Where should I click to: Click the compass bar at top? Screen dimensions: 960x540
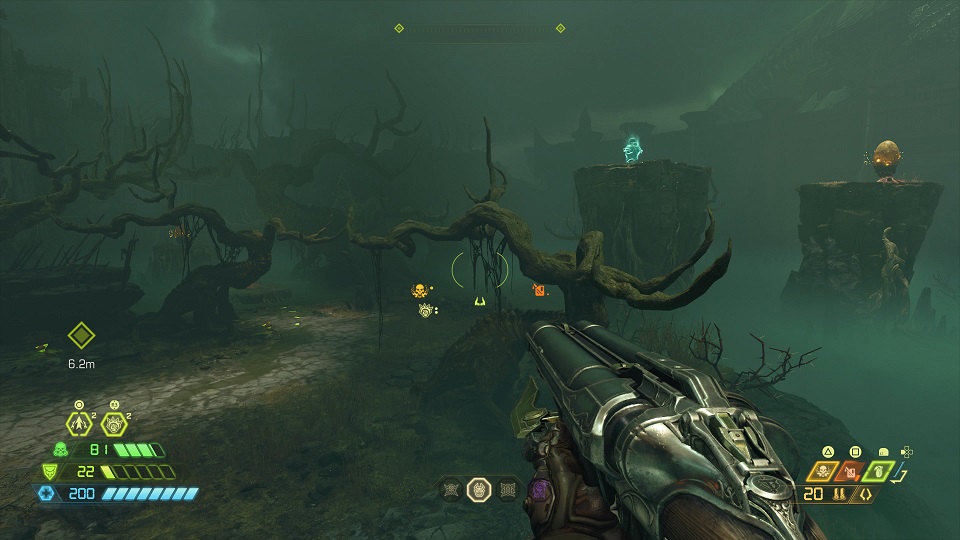(x=479, y=28)
